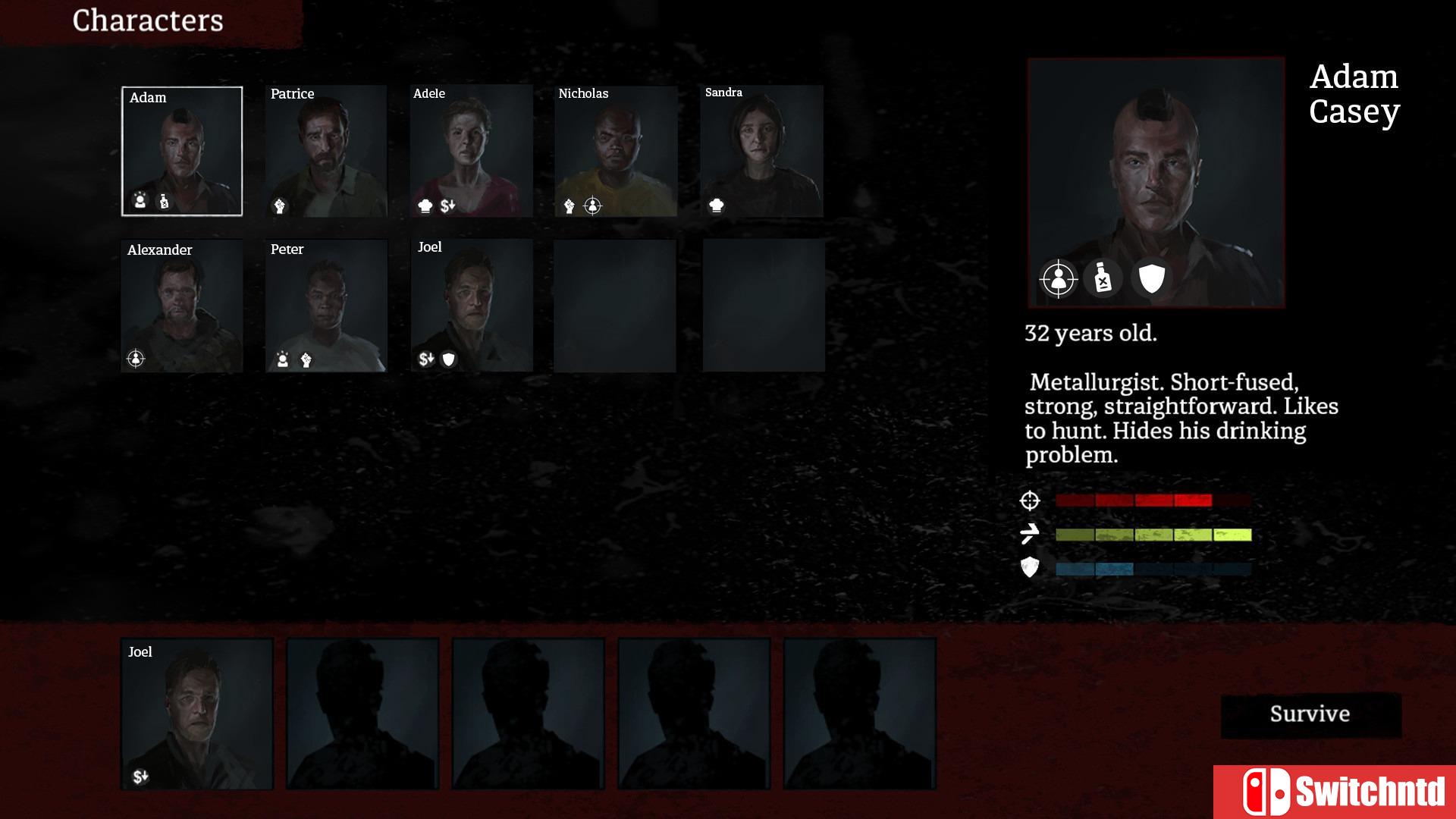
Task: Choose Patrice from the character roster
Action: [x=326, y=151]
